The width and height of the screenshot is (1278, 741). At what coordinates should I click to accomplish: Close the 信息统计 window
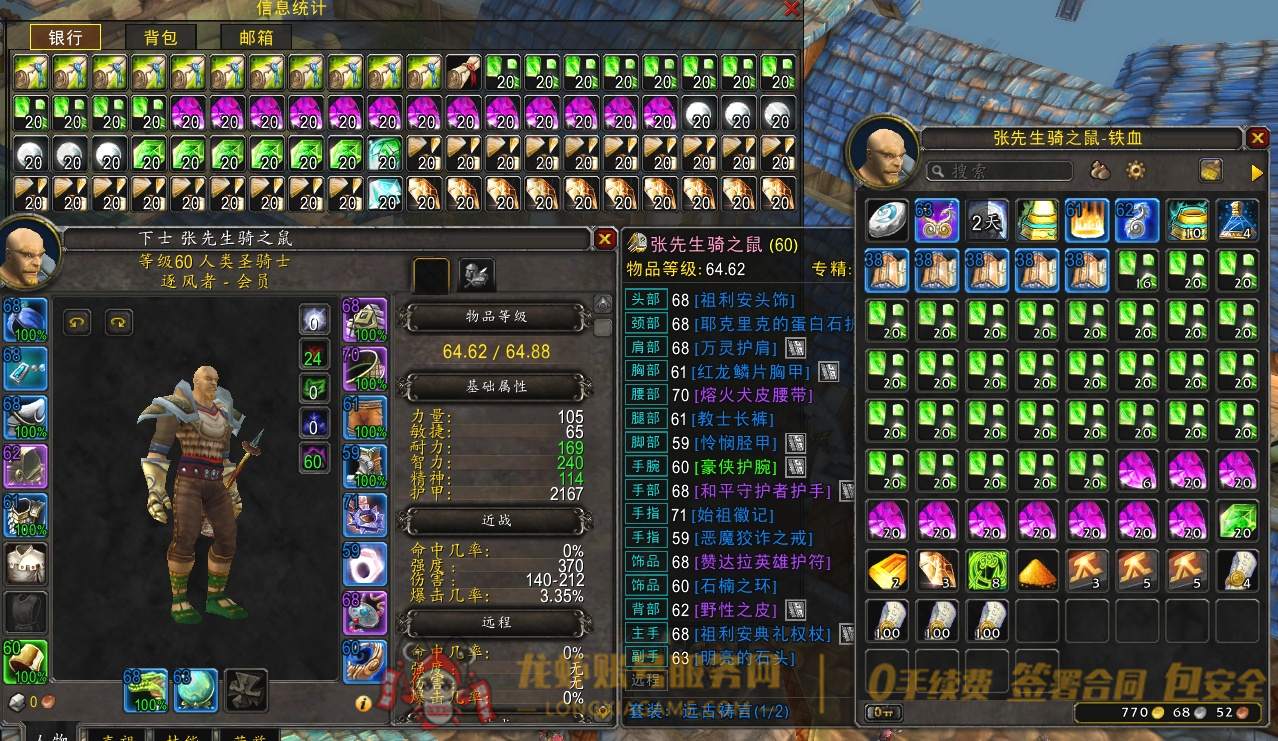pos(792,9)
